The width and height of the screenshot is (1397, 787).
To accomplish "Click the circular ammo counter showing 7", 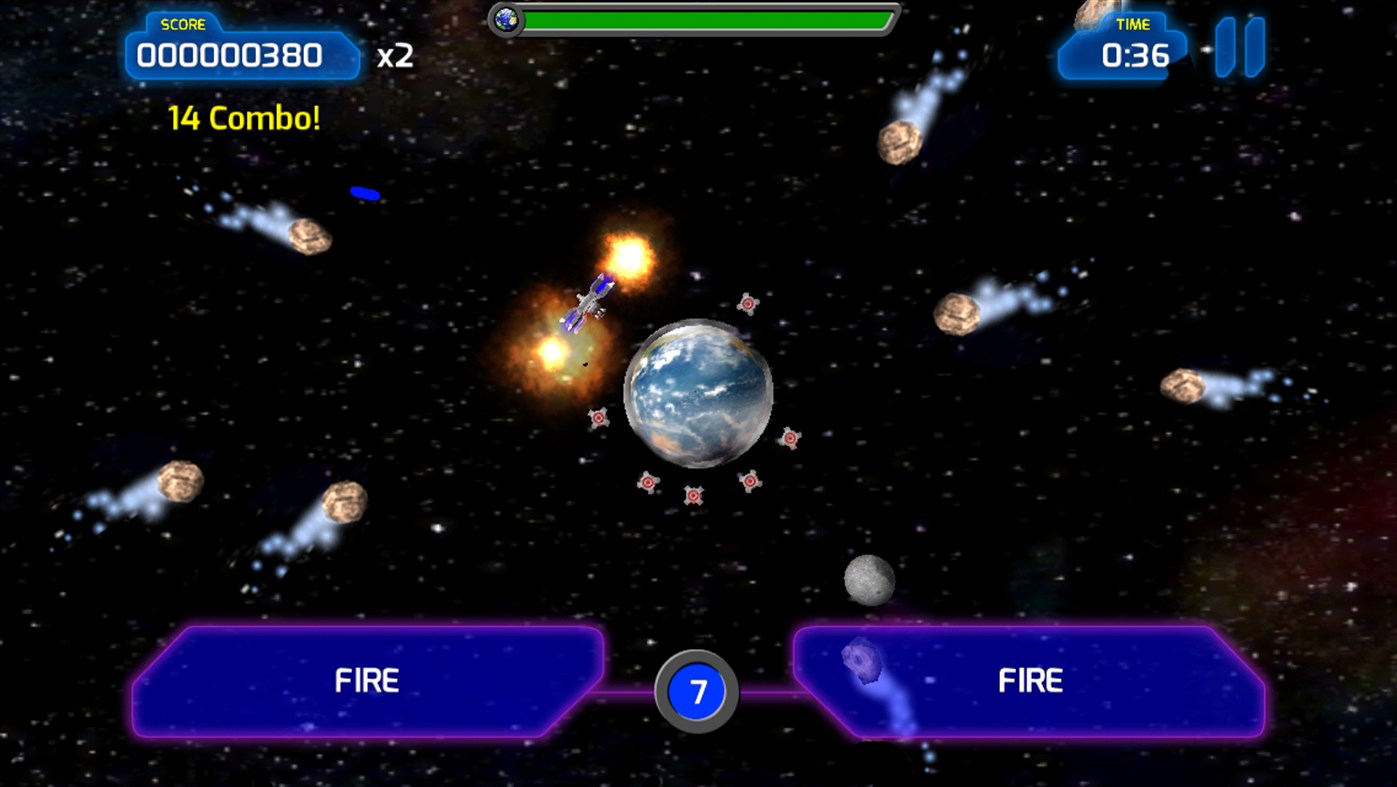I will click(696, 692).
